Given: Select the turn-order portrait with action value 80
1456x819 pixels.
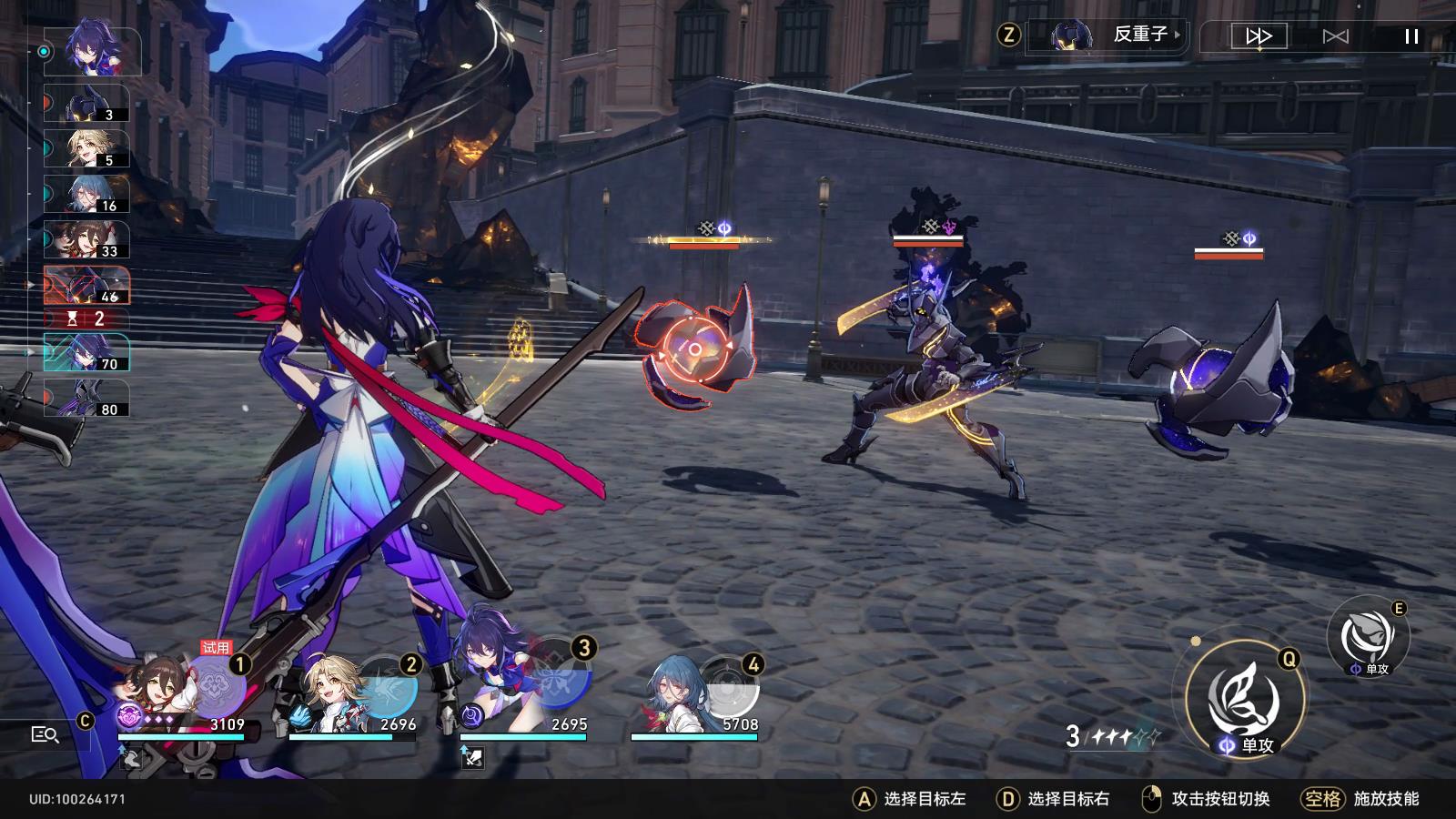Looking at the screenshot, I should coord(87,399).
